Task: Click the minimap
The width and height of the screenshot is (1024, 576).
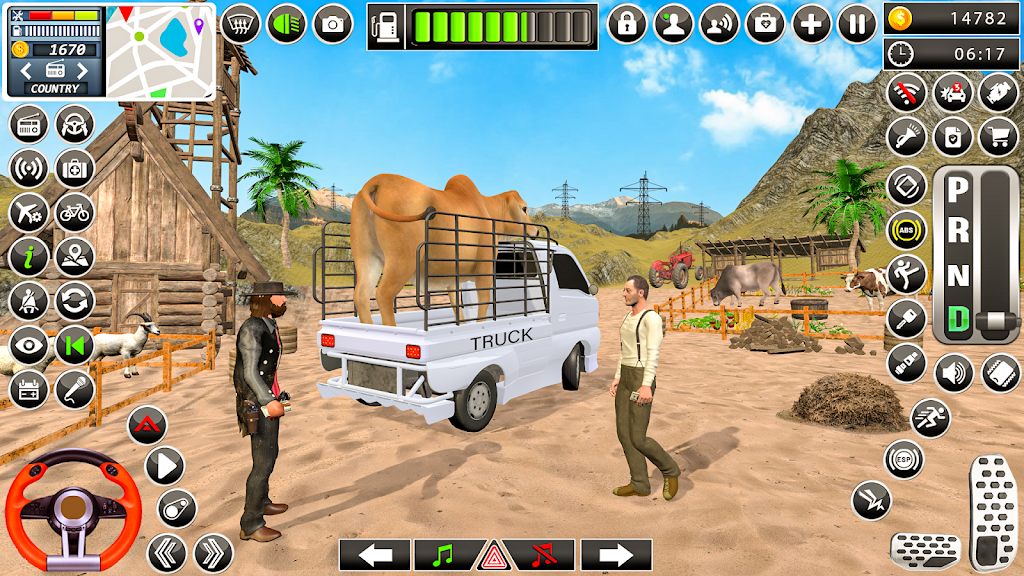Action: (161, 50)
